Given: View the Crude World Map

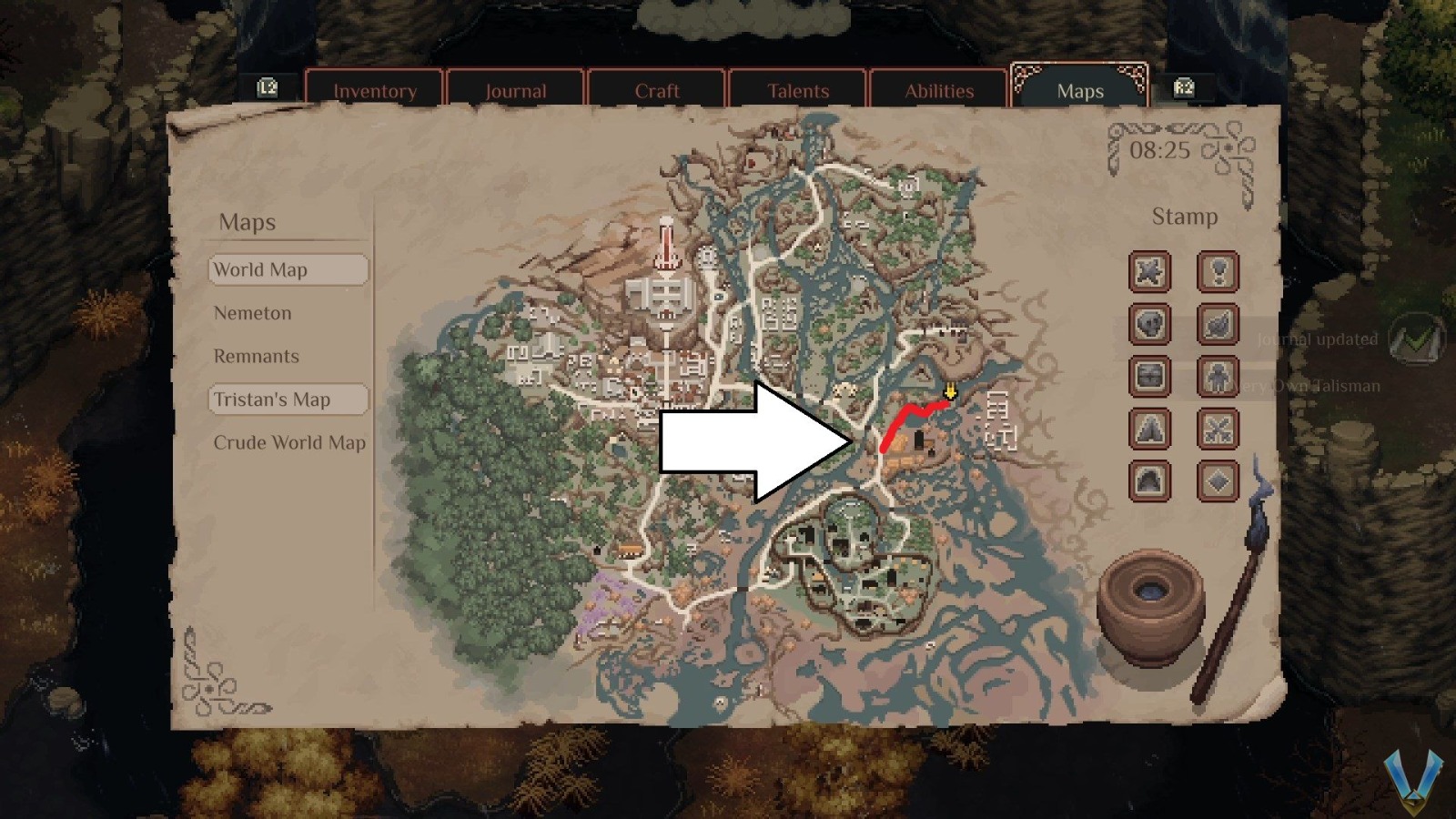Looking at the screenshot, I should pos(288,442).
